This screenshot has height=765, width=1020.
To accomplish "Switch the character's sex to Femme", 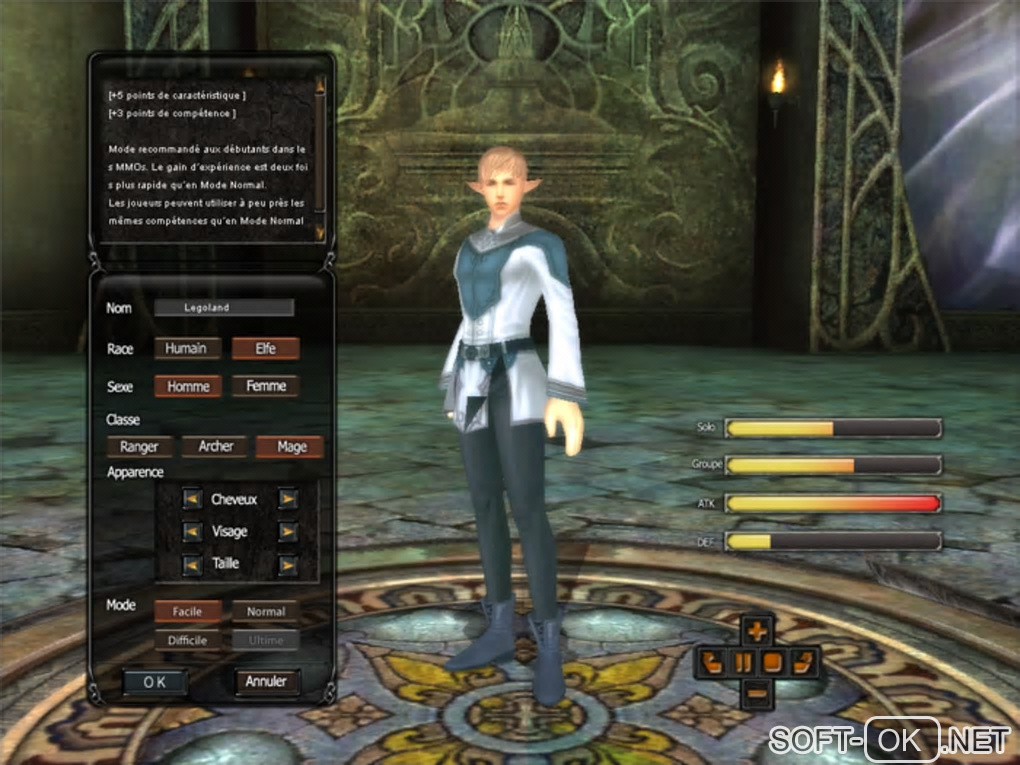I will click(x=265, y=386).
